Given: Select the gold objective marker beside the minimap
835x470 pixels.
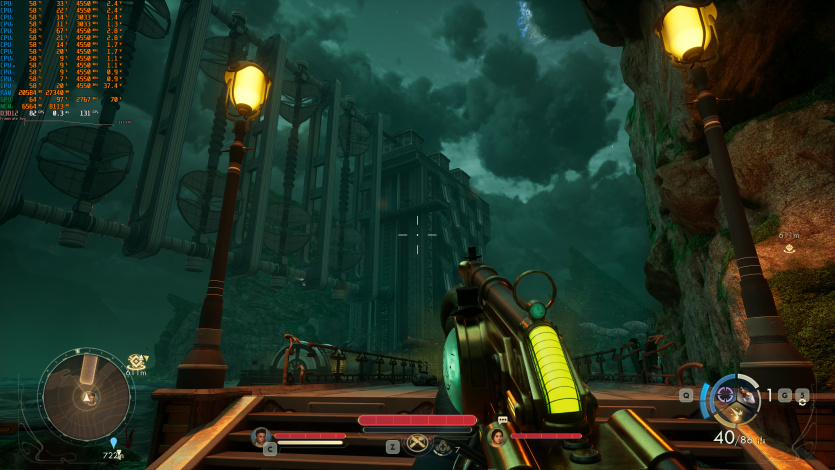Looking at the screenshot, I should pos(137,360).
